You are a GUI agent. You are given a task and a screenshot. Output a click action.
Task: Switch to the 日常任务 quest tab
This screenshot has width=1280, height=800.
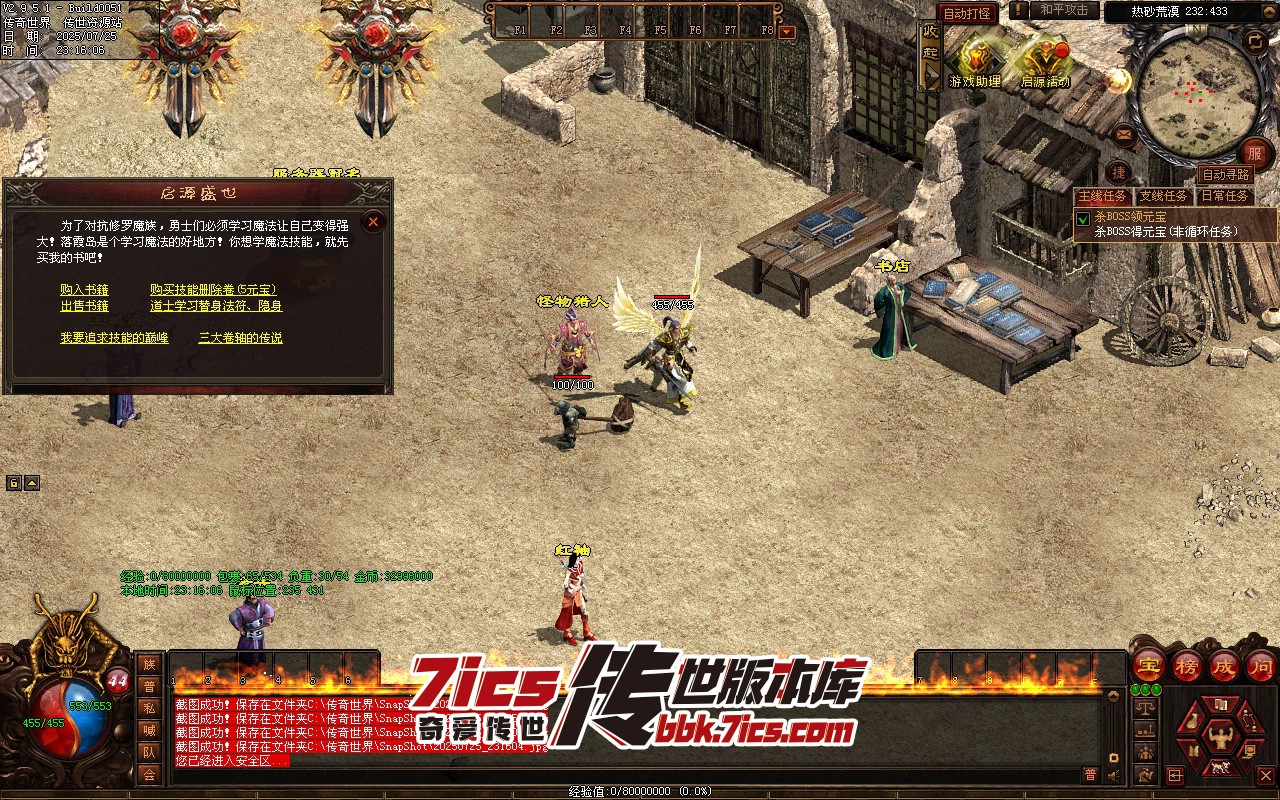(x=1225, y=196)
